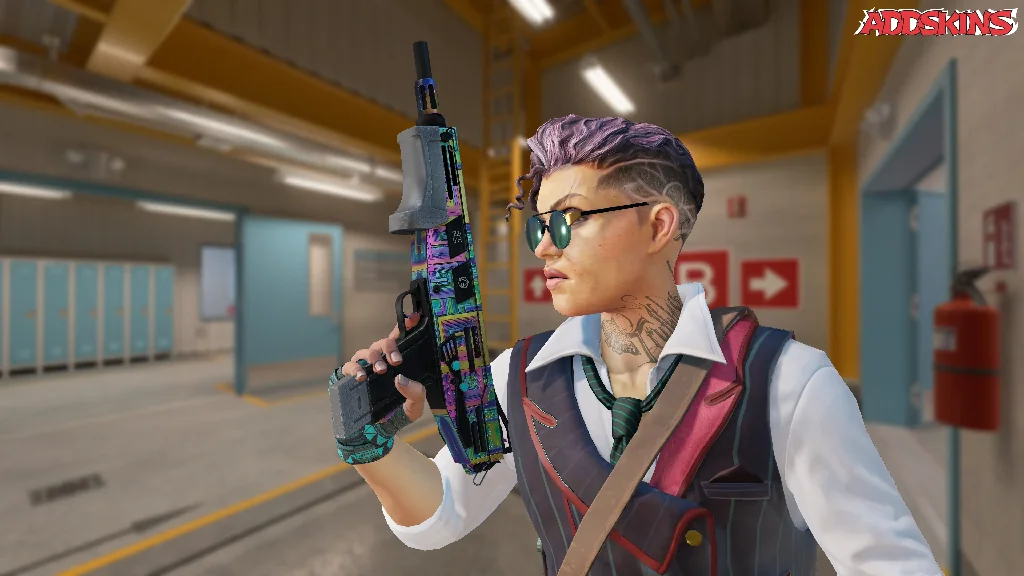Click the ADDSKINS watermark logo
The image size is (1024, 576).
point(936,22)
